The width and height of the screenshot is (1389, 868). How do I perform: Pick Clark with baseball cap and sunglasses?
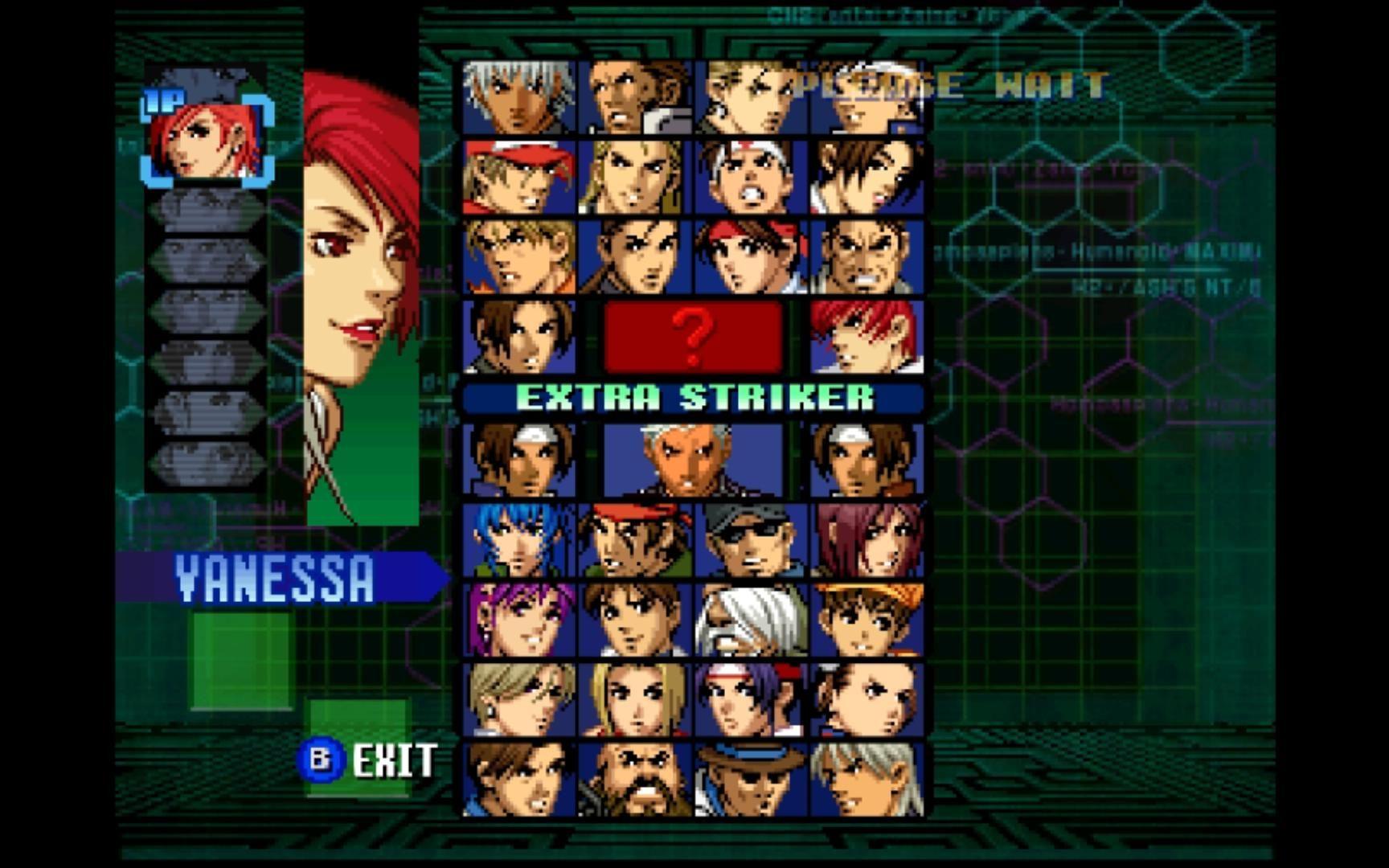(x=751, y=540)
